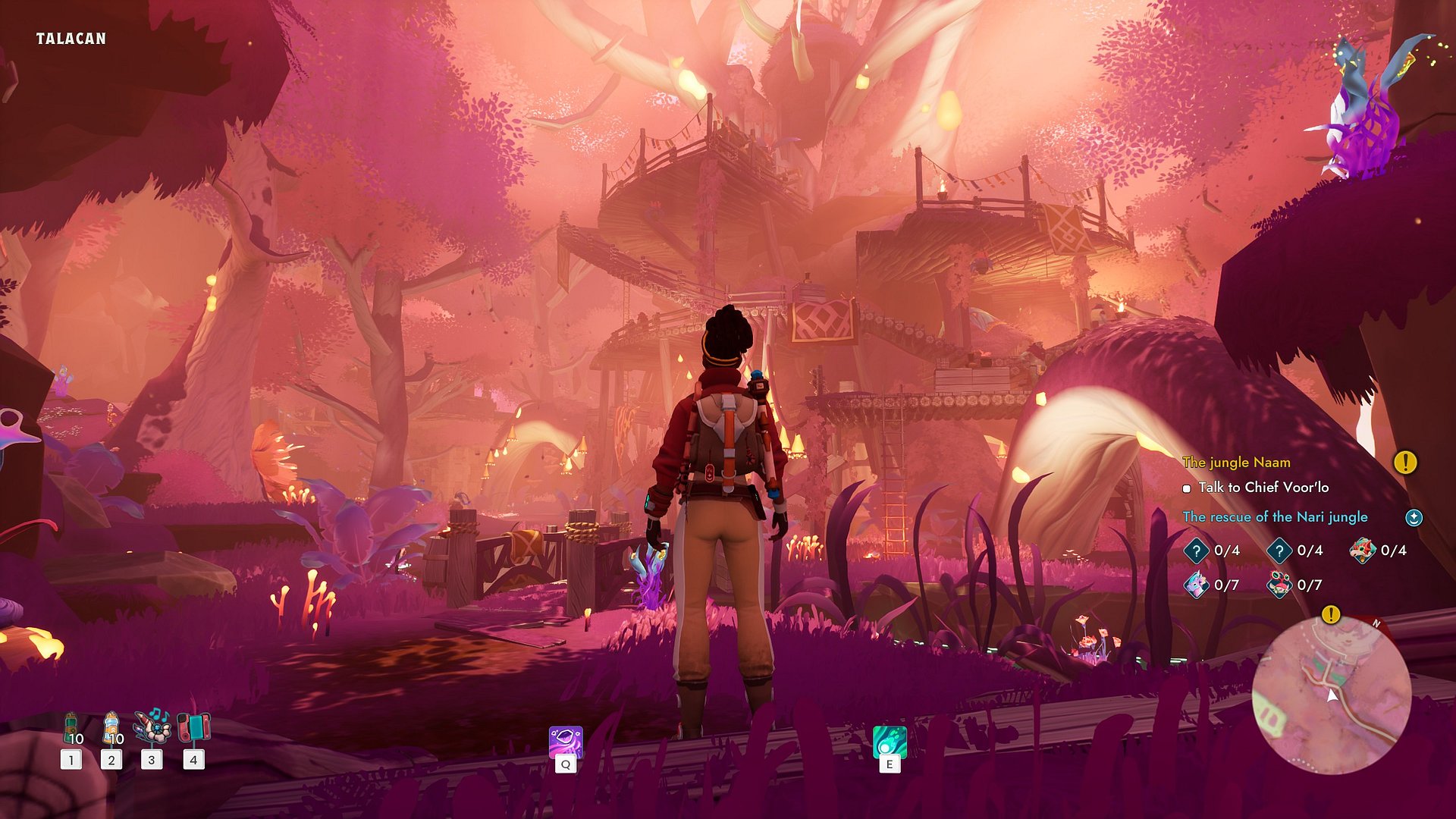Open "The jungle Naam" quest title
Viewport: 1456px width, 819px height.
coord(1236,462)
